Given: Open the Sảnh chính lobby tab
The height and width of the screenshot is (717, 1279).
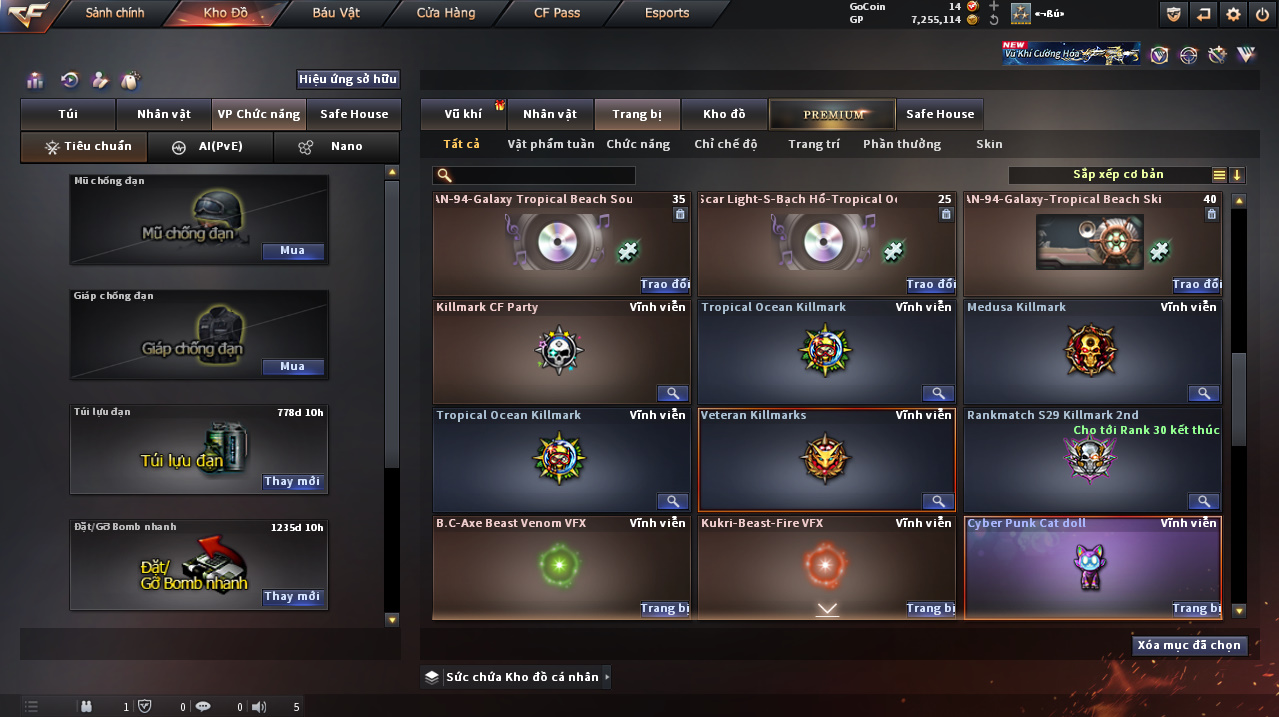Looking at the screenshot, I should tap(114, 13).
